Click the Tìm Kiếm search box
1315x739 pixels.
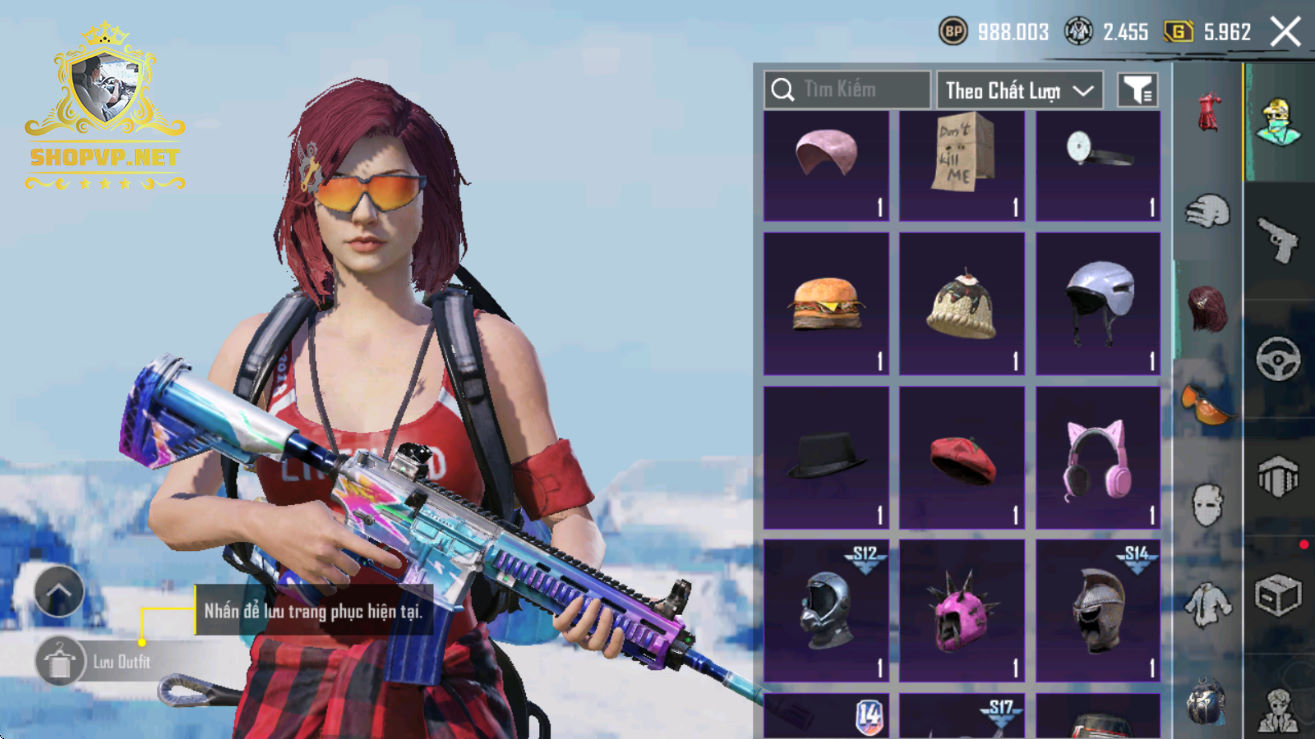point(847,90)
